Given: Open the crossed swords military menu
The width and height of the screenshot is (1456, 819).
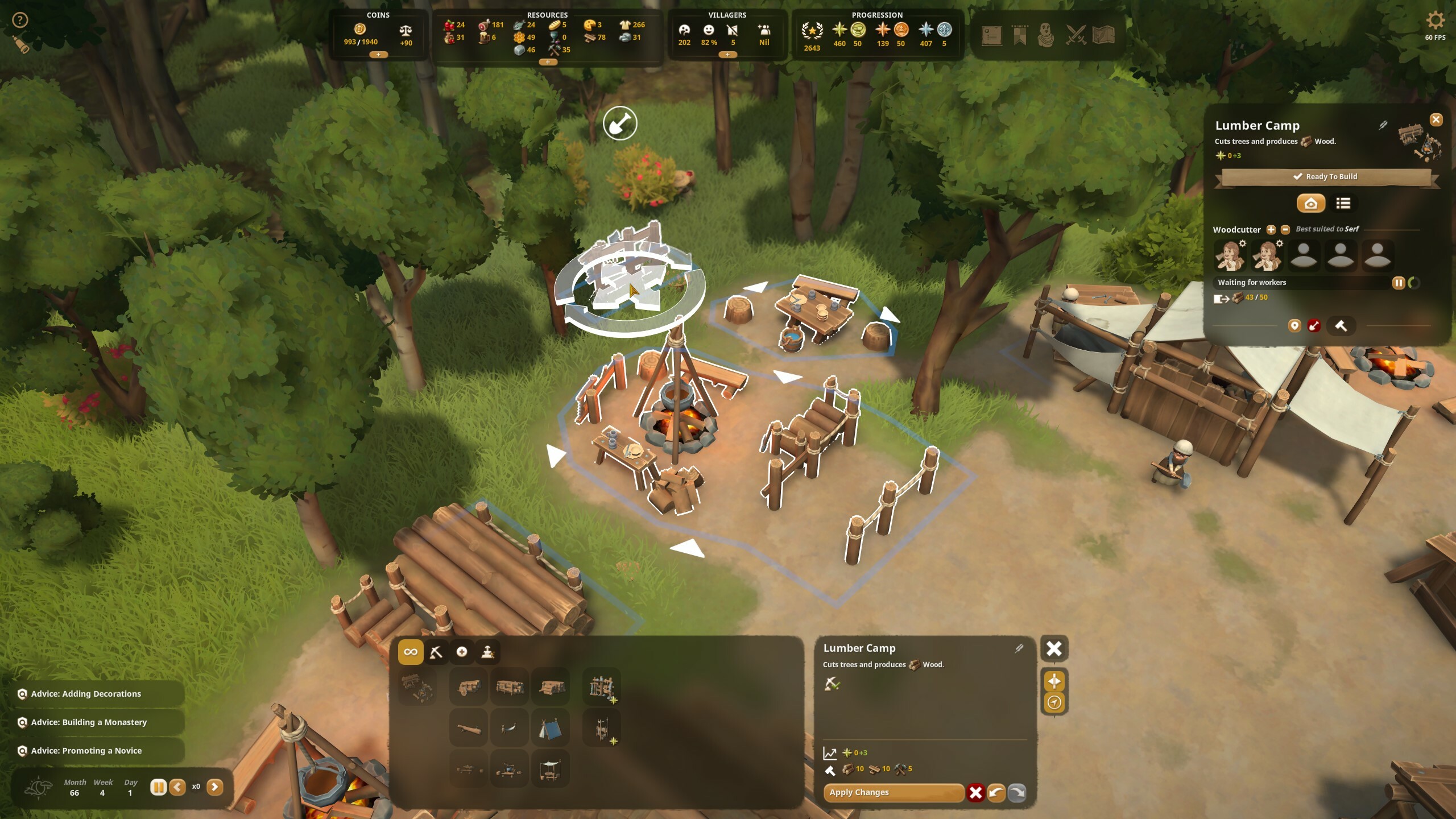Looking at the screenshot, I should click(1076, 35).
